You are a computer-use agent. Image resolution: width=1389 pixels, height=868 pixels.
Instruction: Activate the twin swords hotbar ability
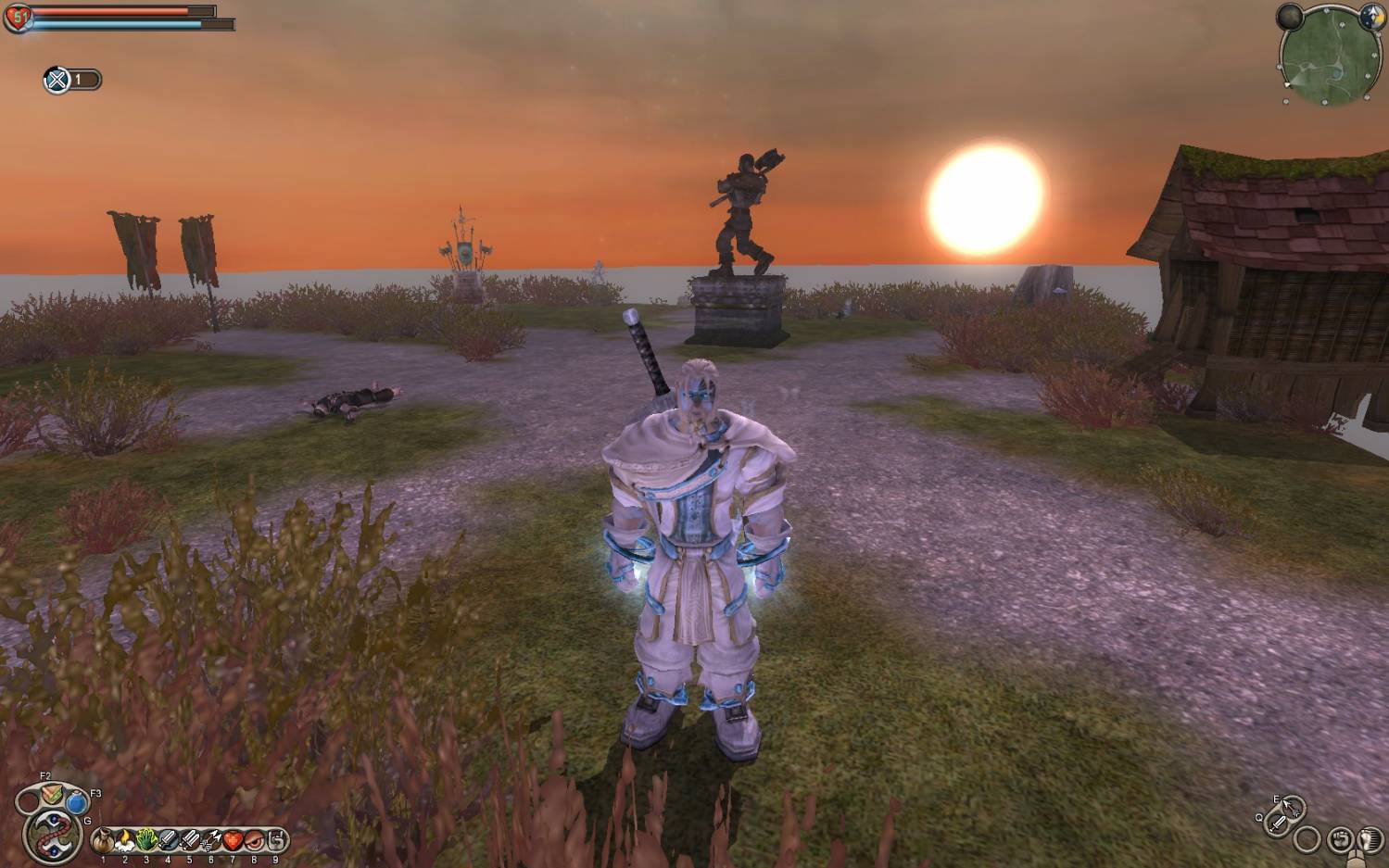coord(189,841)
